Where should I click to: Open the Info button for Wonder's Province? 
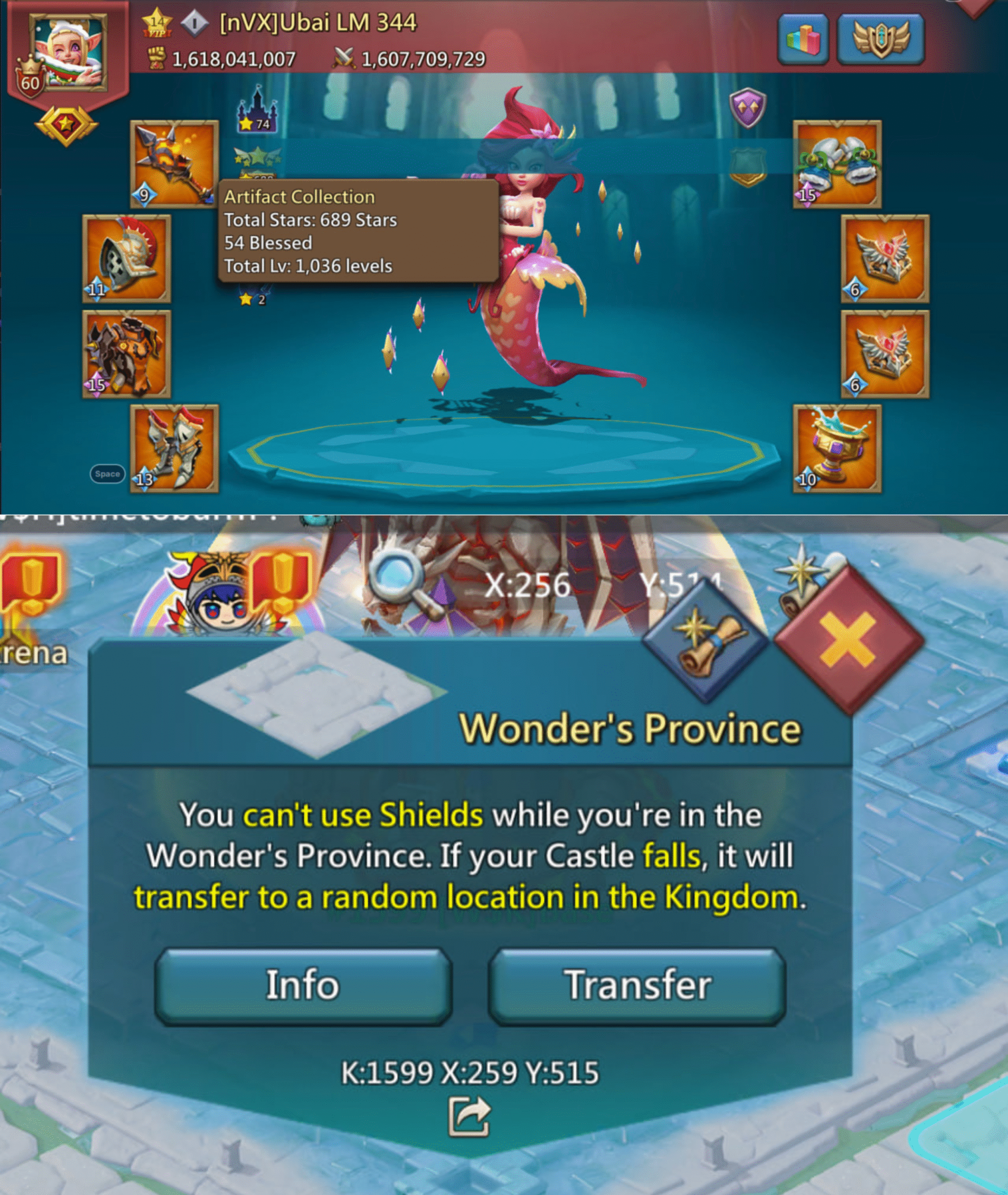point(303,985)
